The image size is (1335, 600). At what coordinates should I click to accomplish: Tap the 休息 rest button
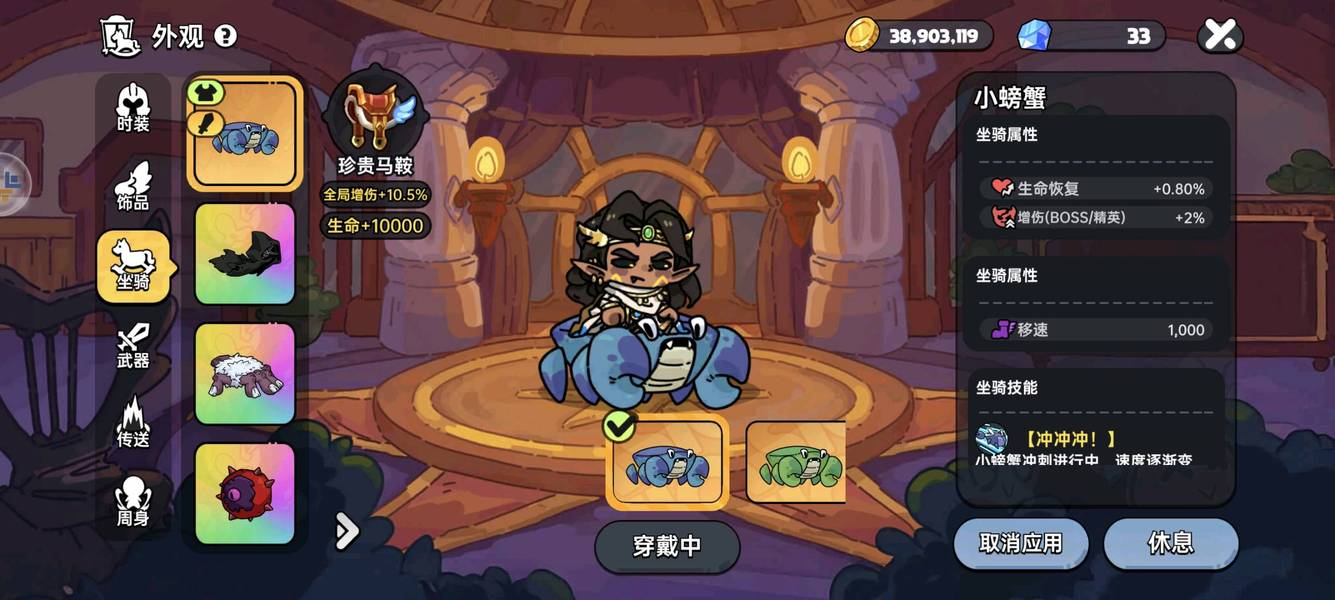(x=1171, y=543)
